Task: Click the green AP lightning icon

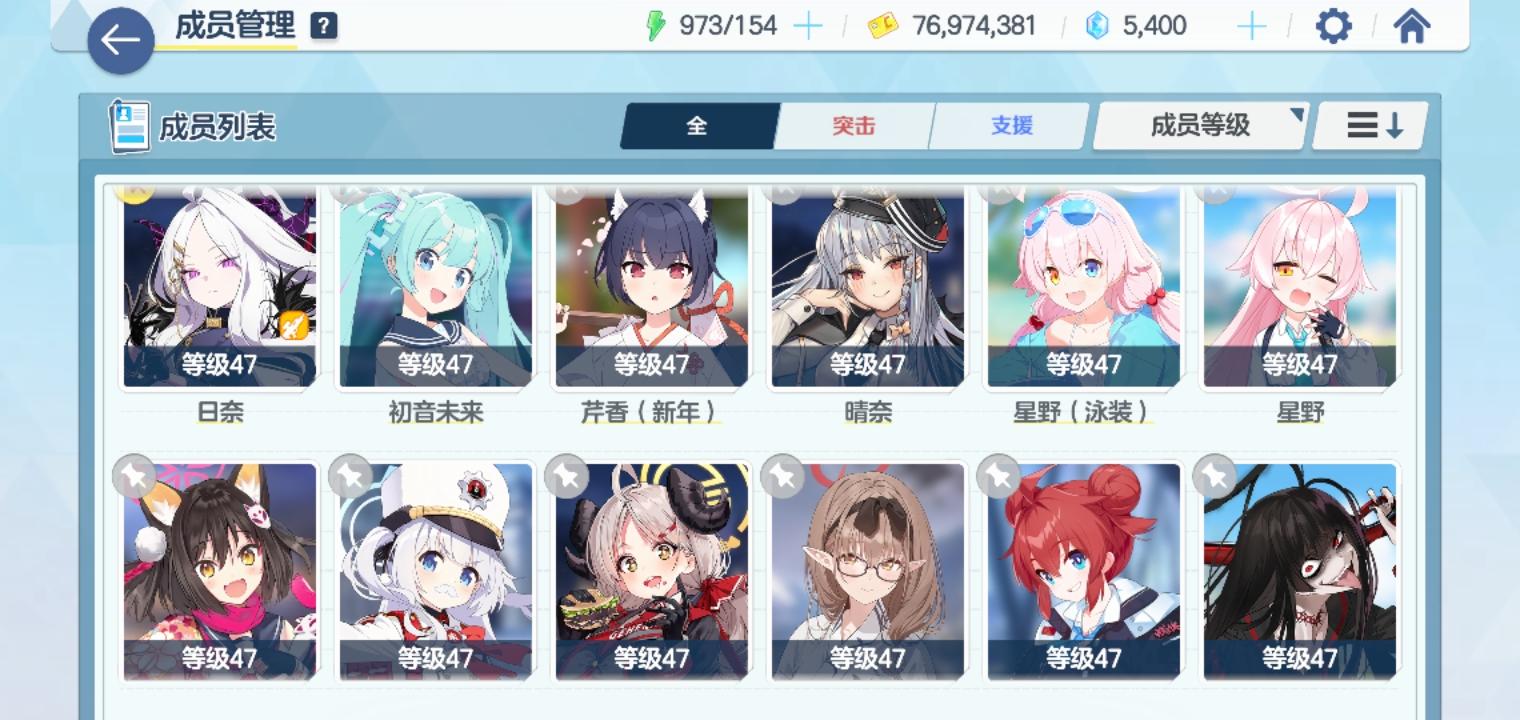Action: (x=655, y=25)
